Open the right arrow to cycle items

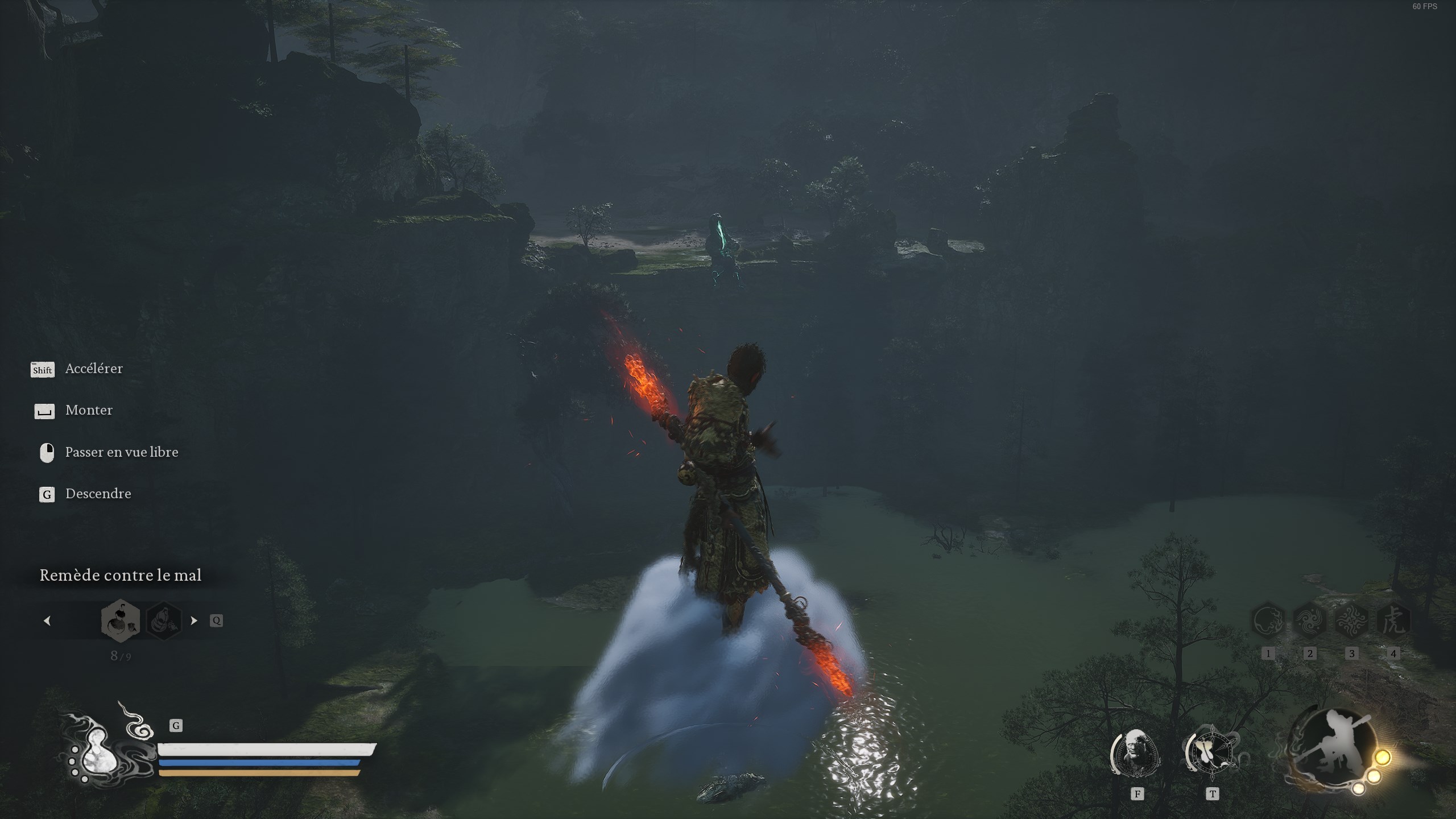(193, 621)
